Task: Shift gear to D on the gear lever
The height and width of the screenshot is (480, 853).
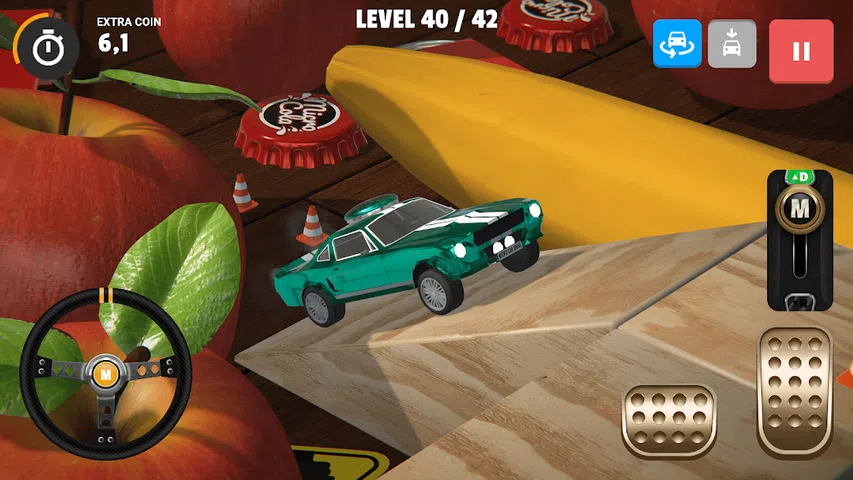Action: 799,178
